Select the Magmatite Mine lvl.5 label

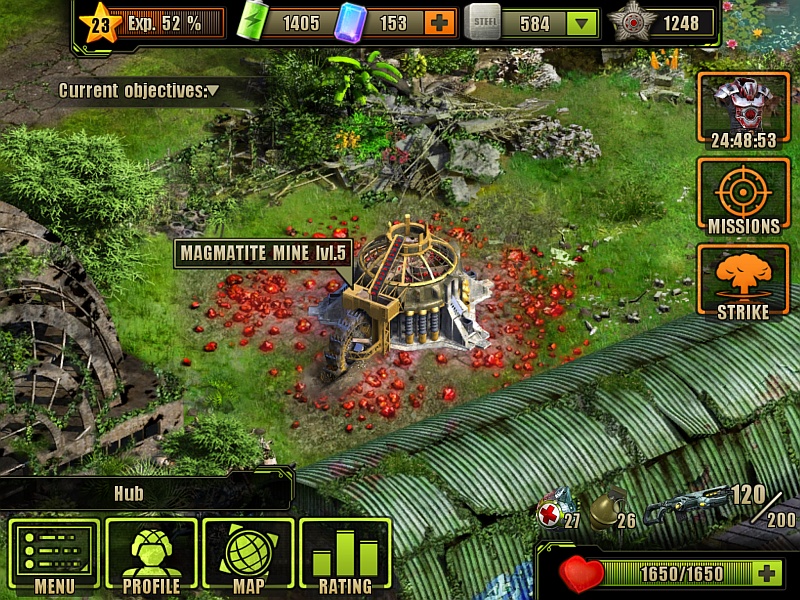[262, 253]
